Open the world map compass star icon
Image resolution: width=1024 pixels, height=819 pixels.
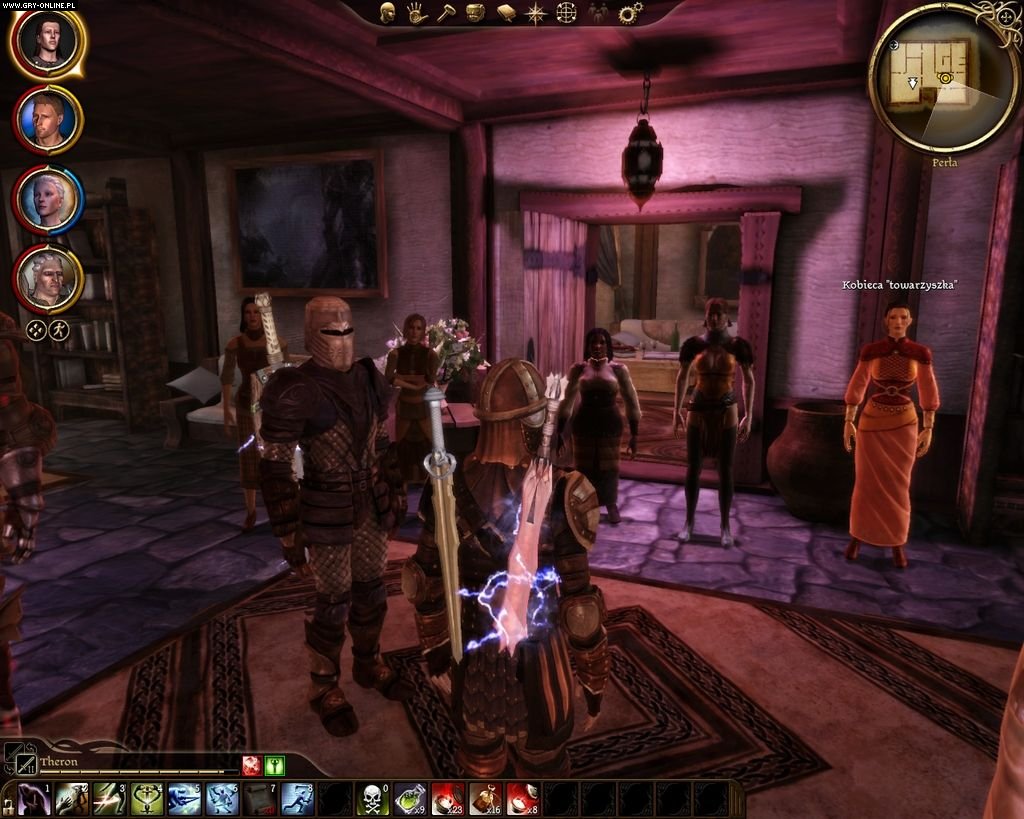[x=537, y=12]
